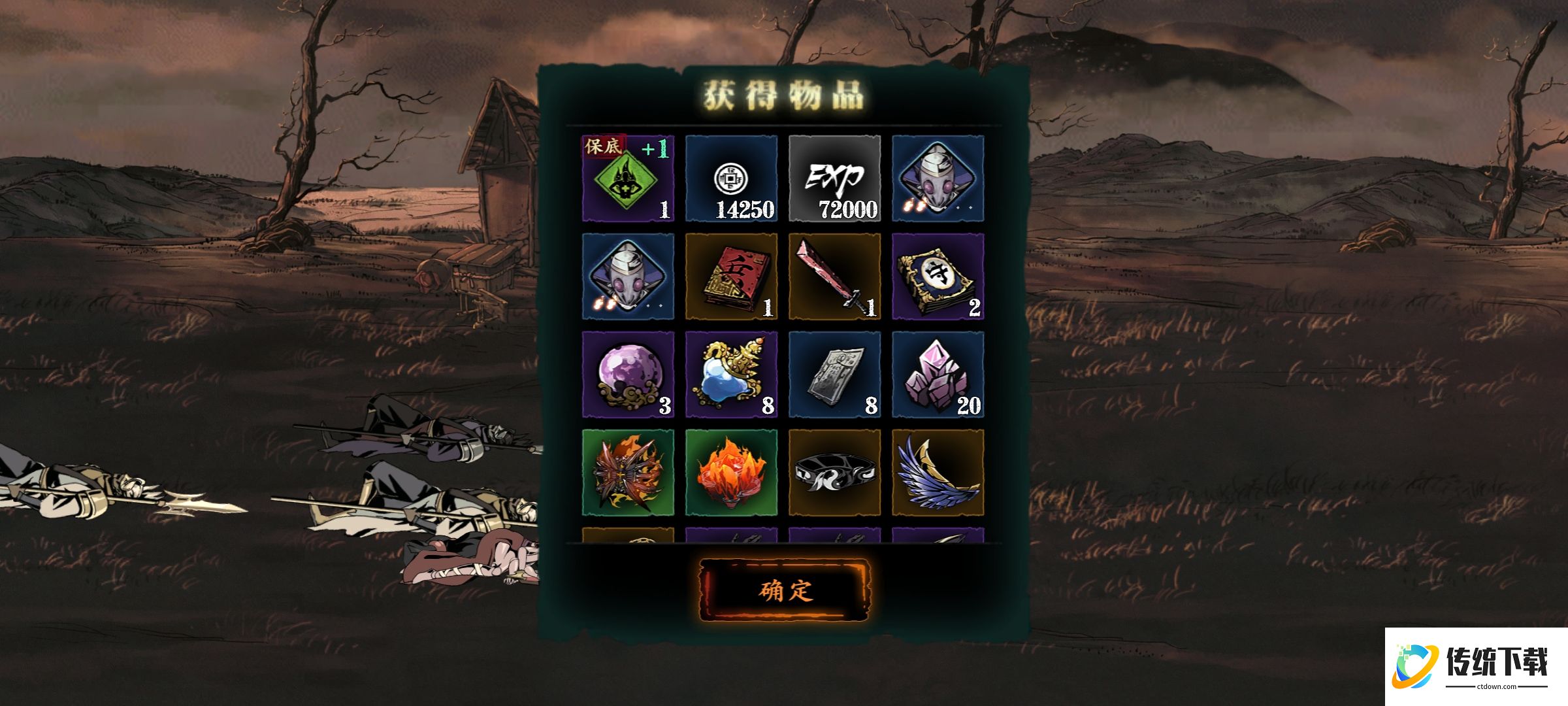Select the green 保底 diamond reward
This screenshot has width=1568, height=706.
pyautogui.click(x=628, y=178)
